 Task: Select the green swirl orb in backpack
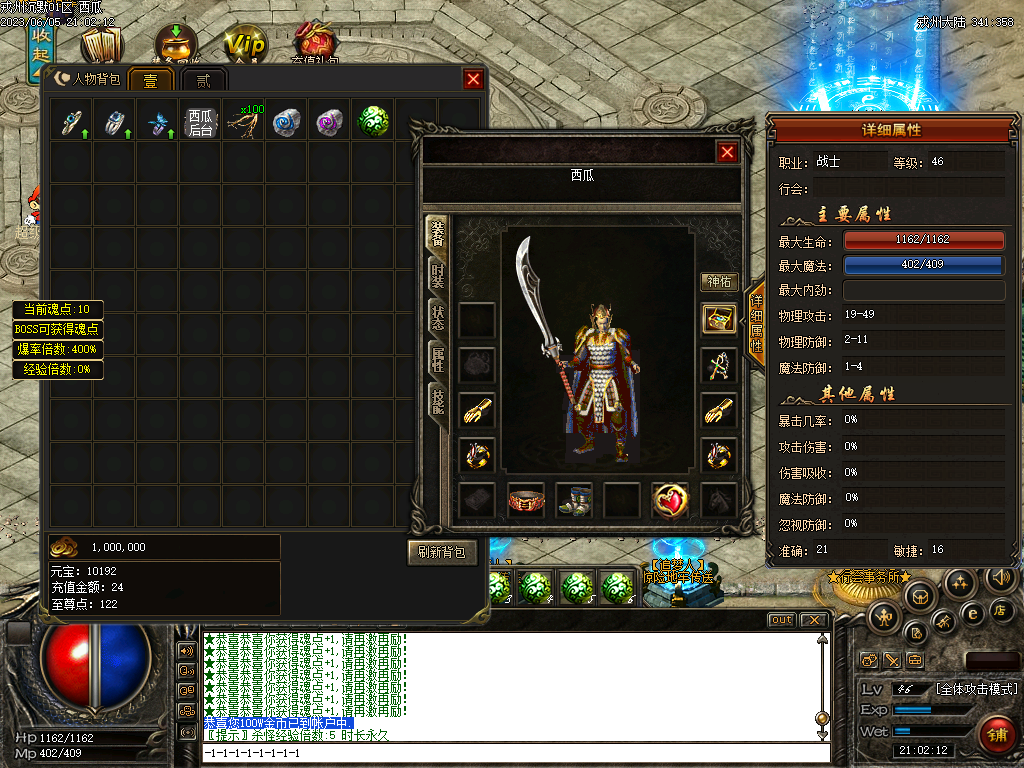click(373, 121)
